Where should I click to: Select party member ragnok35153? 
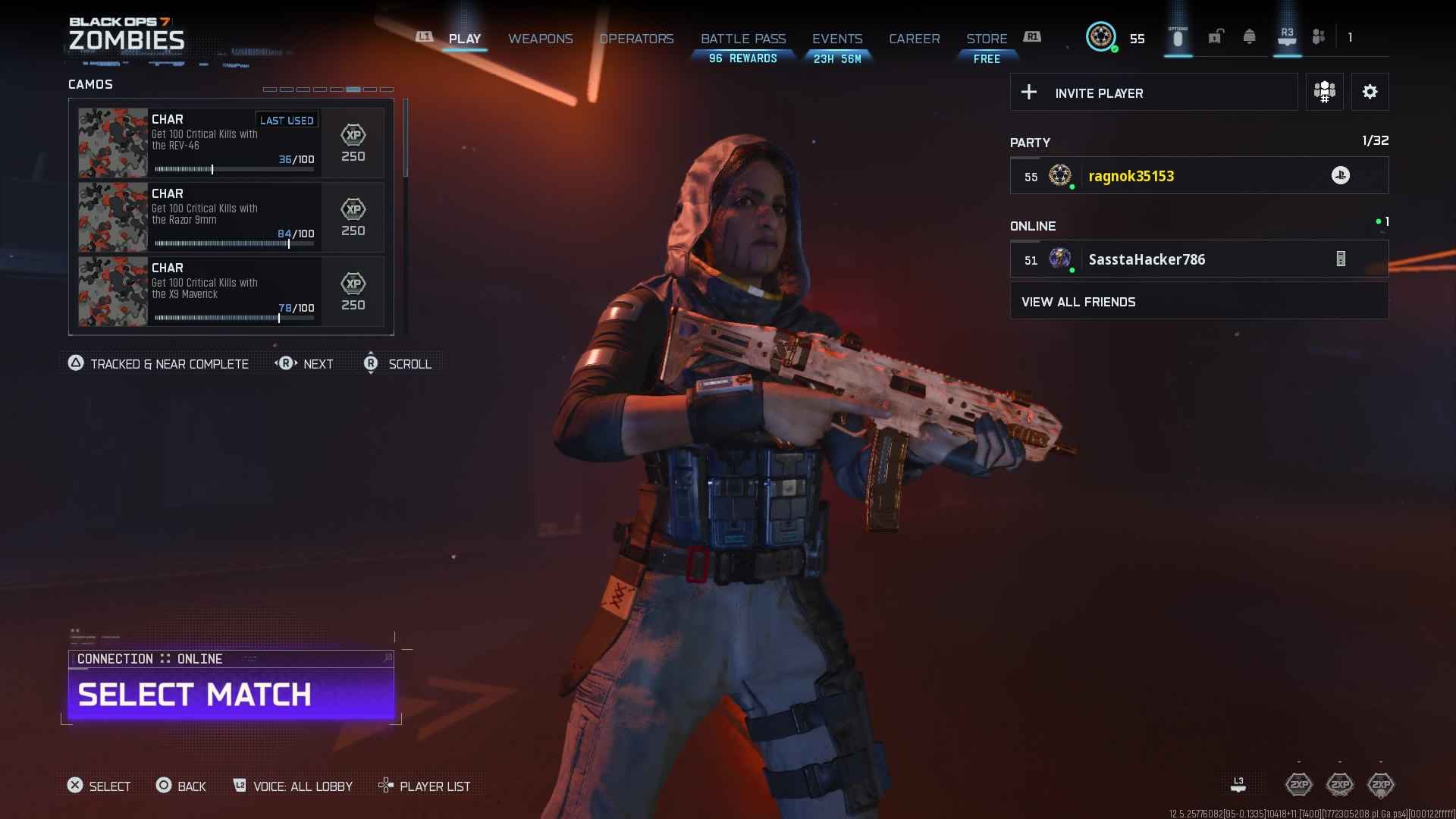pyautogui.click(x=1199, y=176)
